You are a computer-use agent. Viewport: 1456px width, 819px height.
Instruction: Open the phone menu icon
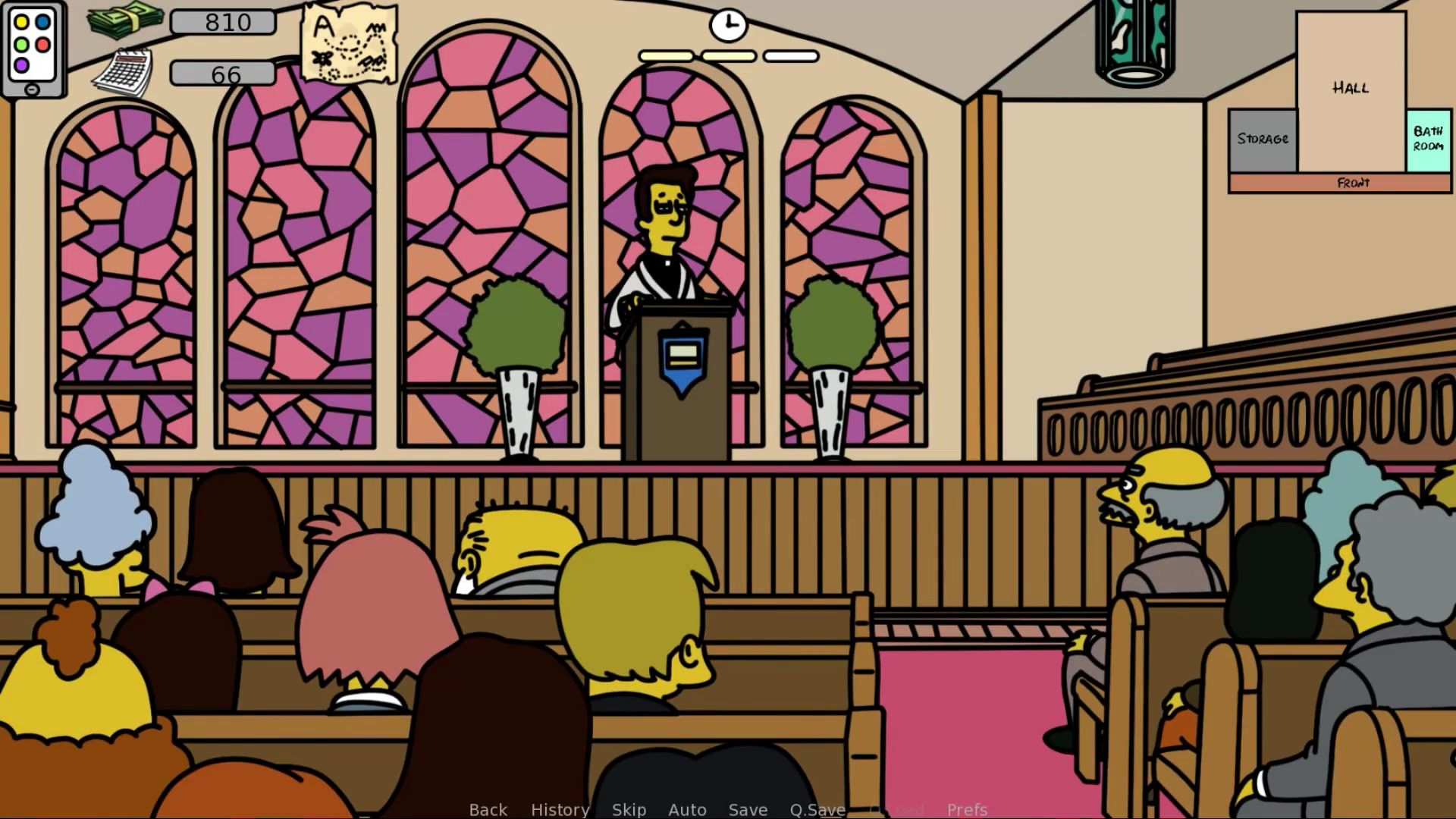click(x=33, y=49)
